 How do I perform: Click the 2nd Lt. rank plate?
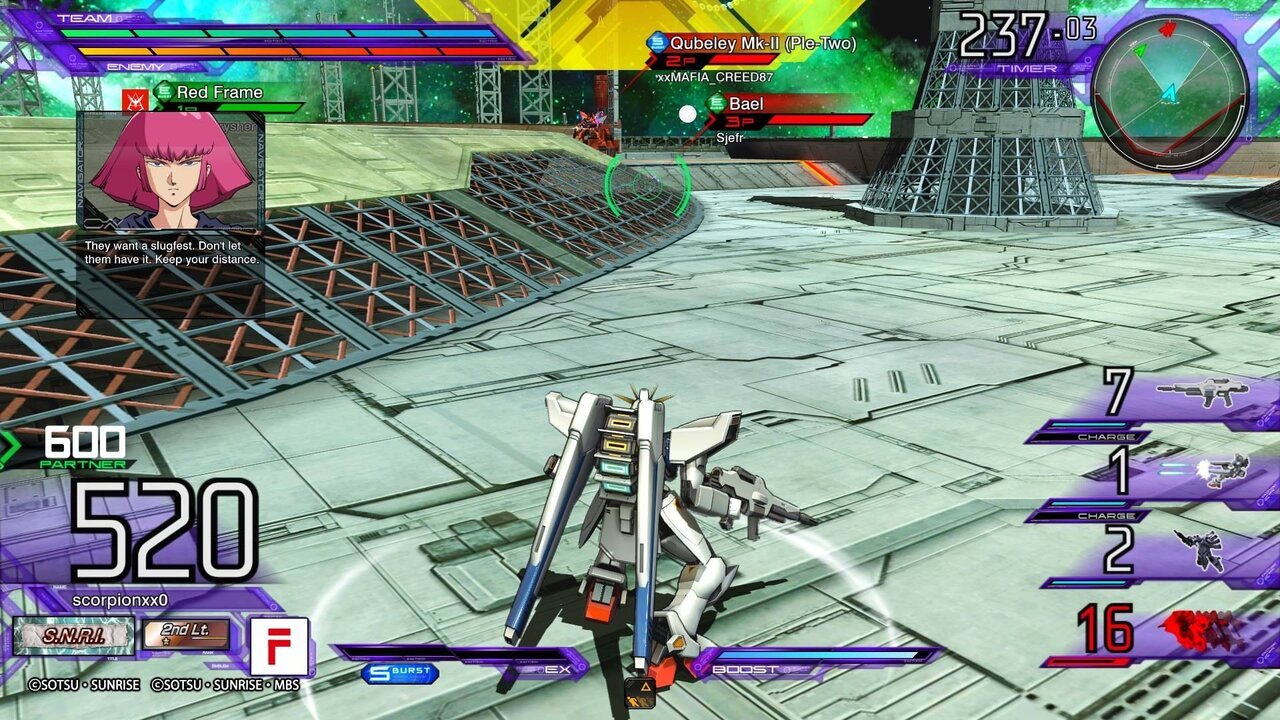[x=186, y=634]
